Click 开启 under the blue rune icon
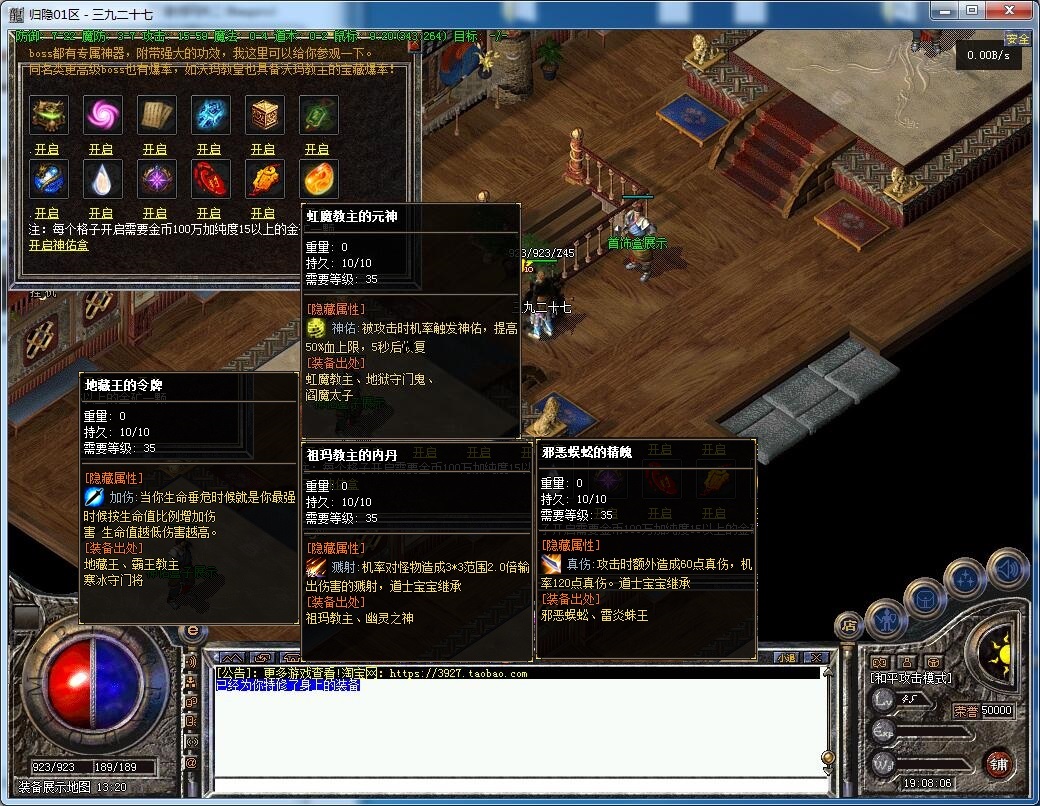This screenshot has width=1040, height=806. coord(209,149)
